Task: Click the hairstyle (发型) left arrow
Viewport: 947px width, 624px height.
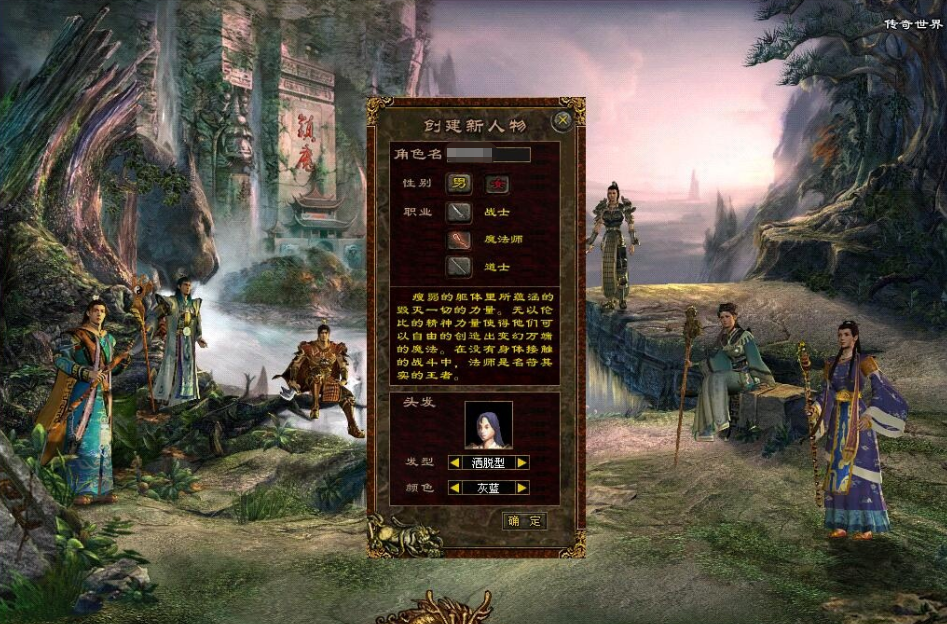Action: tap(455, 463)
